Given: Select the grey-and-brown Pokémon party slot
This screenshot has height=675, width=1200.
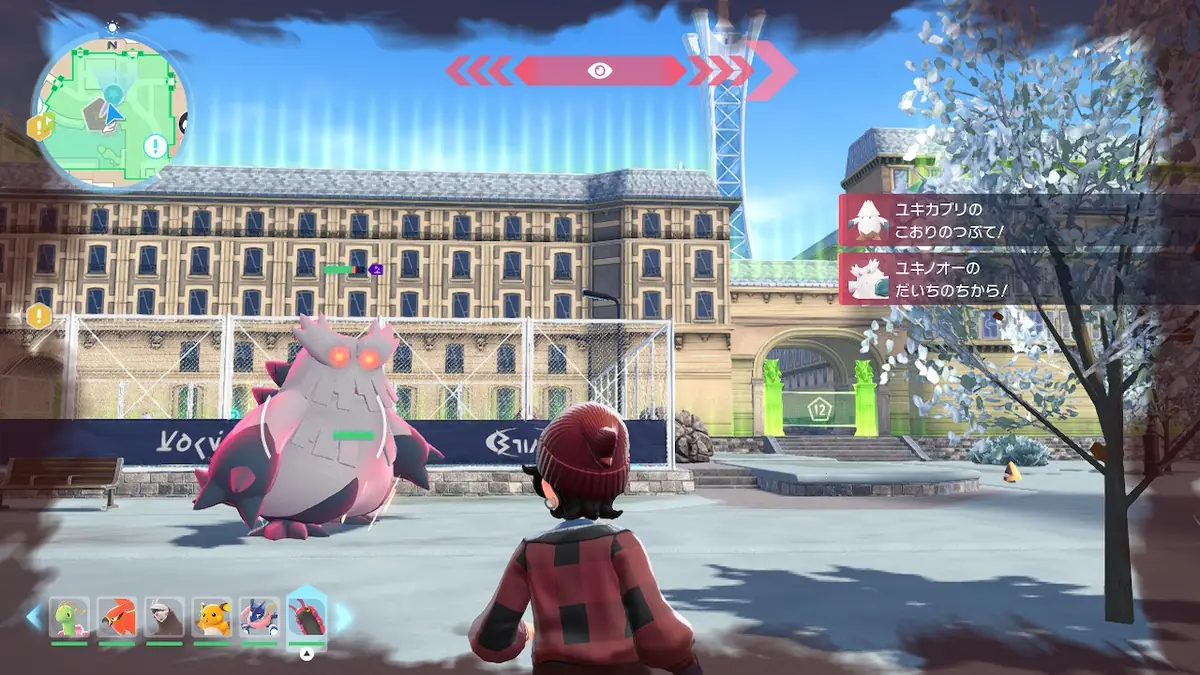Looking at the screenshot, I should point(164,618).
